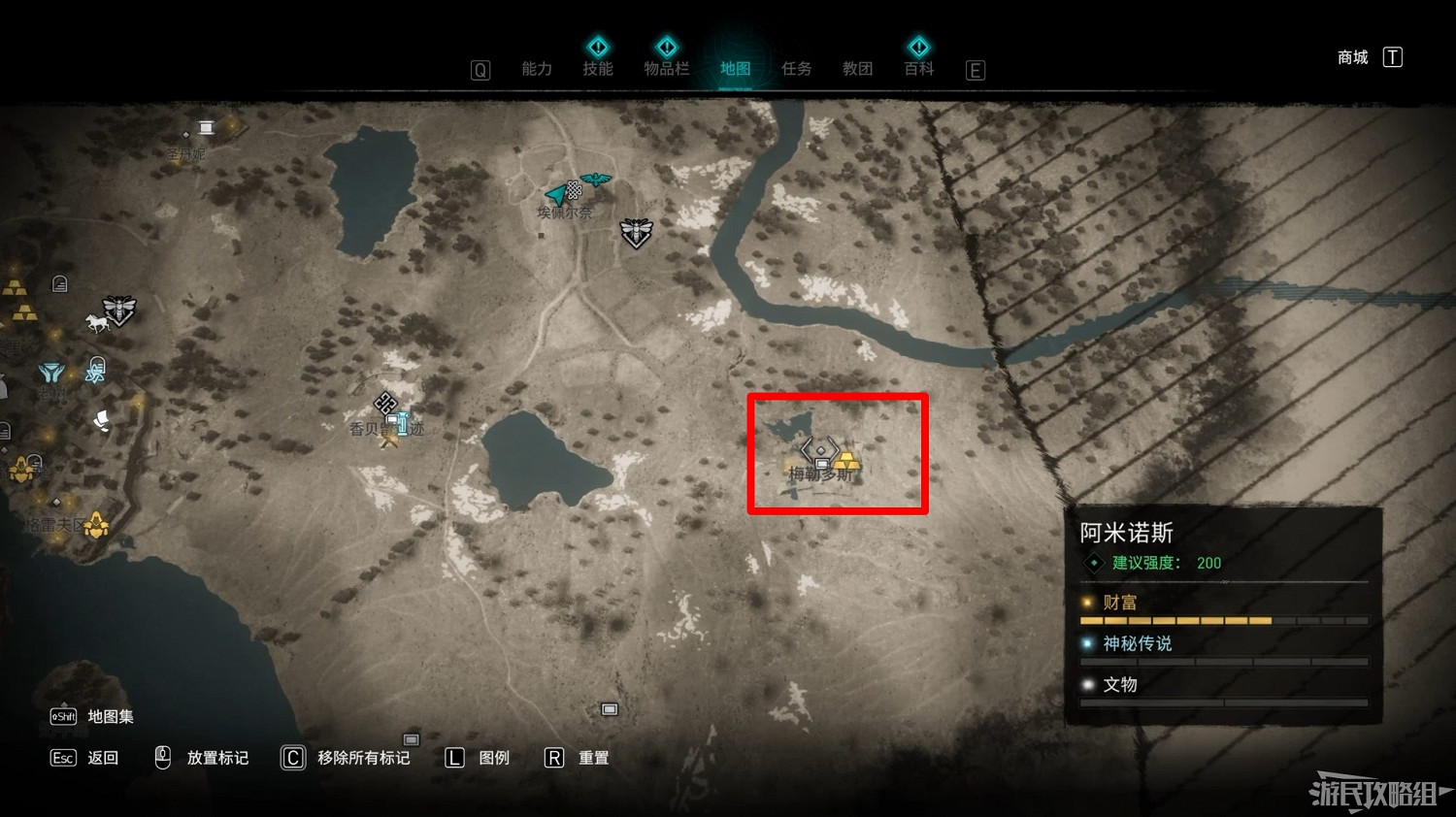Select the horse stable icon on the left
Viewport: 1456px width, 817px height.
click(98, 322)
